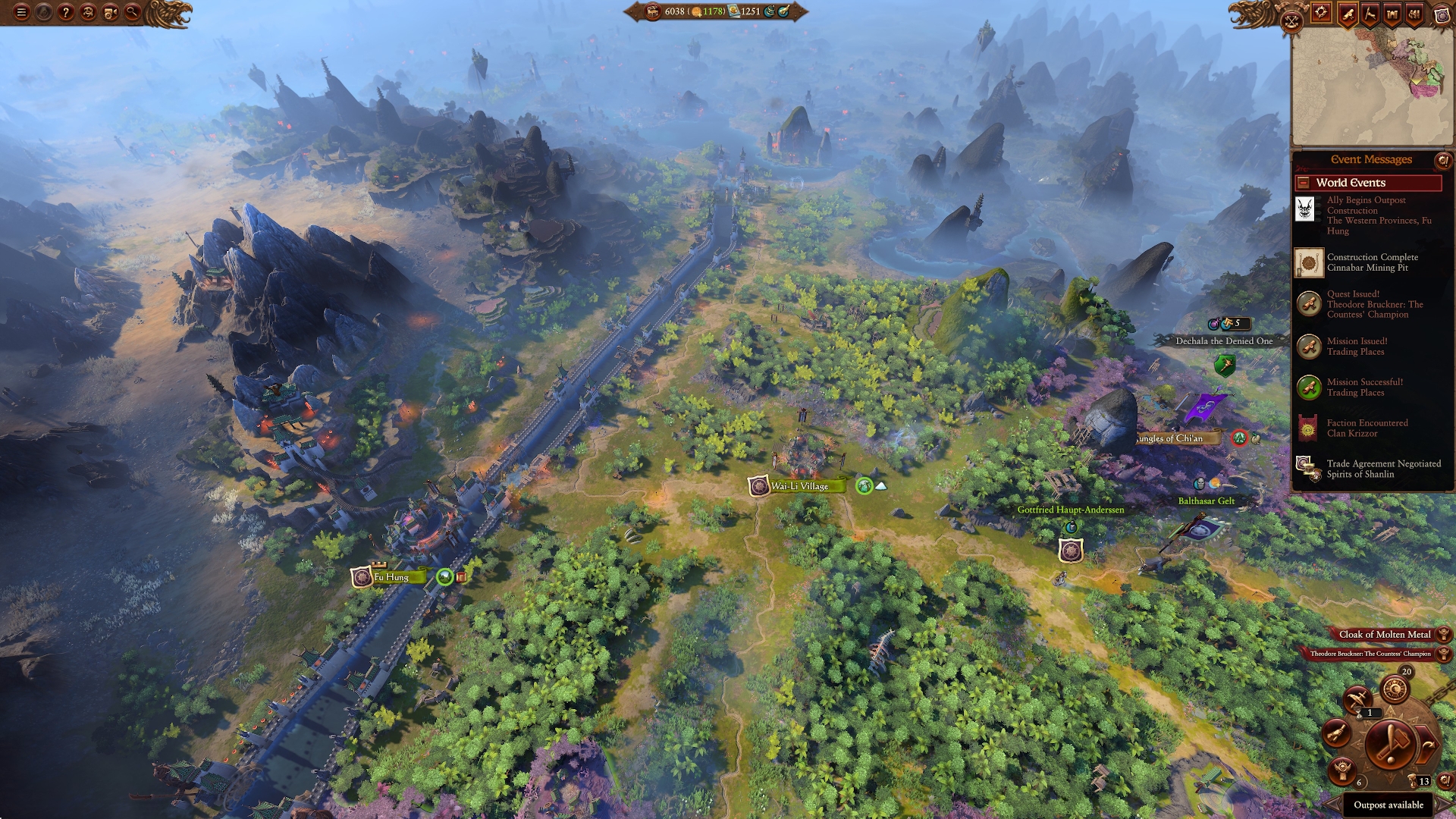Open the lists banner icon in the top-right
Viewport: 1456px width, 819px height.
click(x=1413, y=14)
